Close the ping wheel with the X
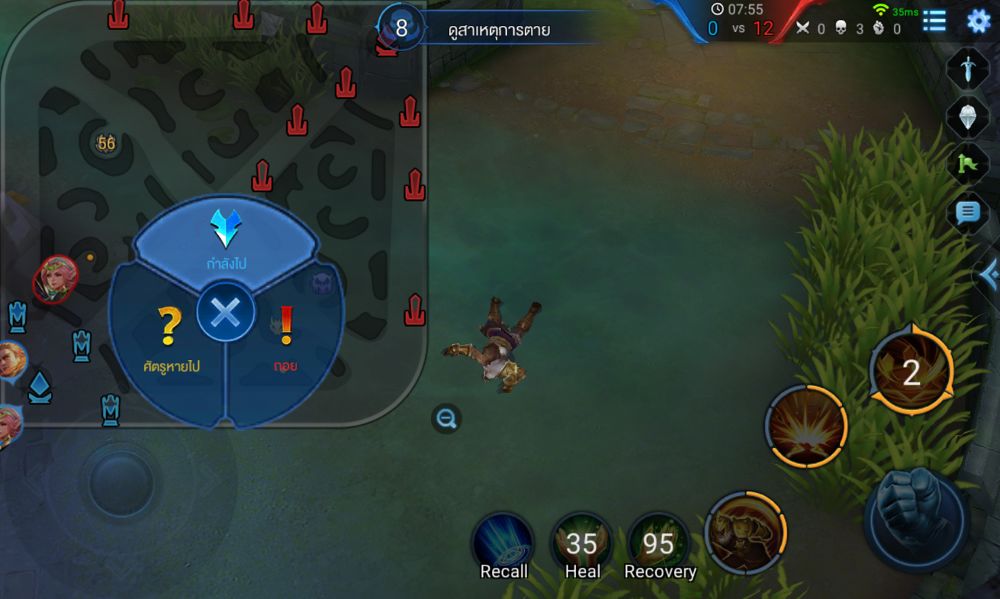This screenshot has height=599, width=1000. point(226,314)
